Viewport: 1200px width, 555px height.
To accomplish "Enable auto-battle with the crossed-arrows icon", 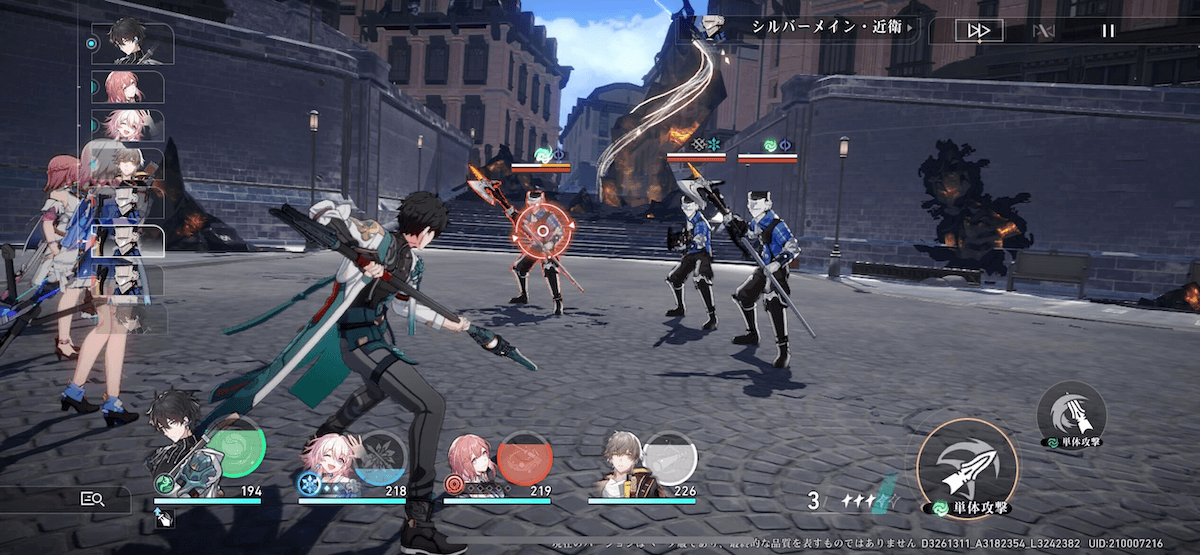I will click(1043, 31).
